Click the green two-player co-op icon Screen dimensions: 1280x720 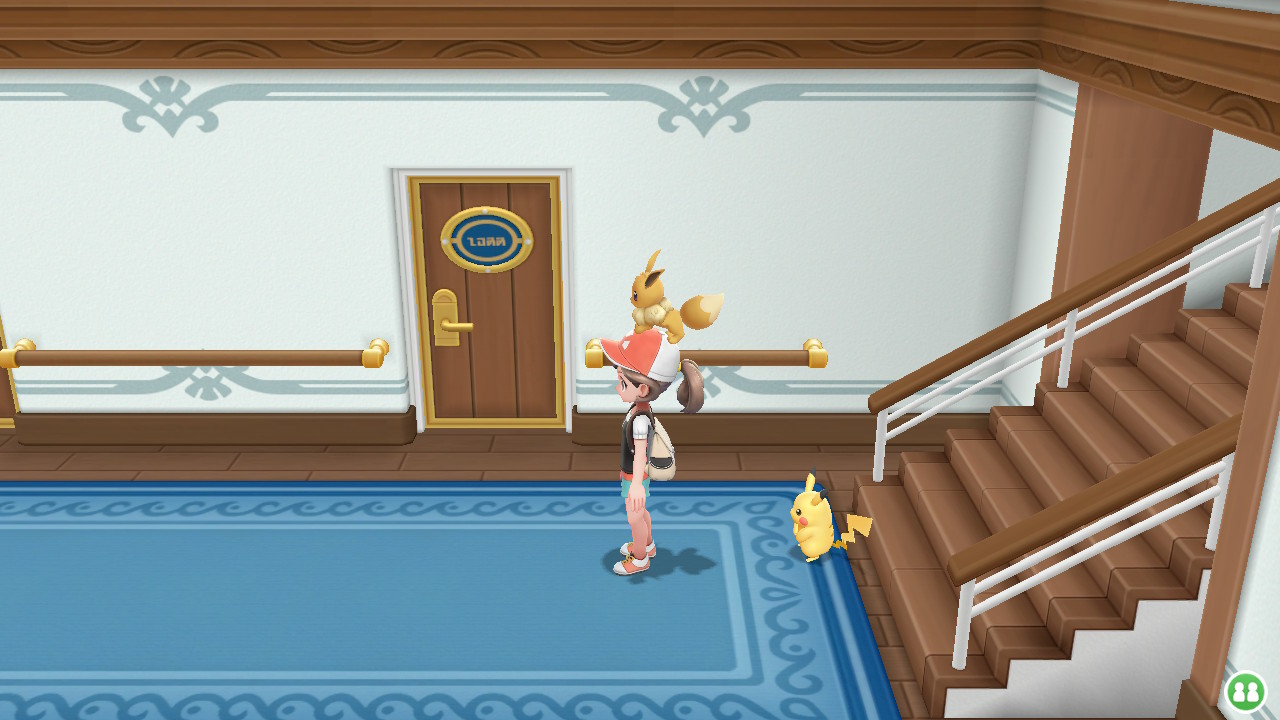coord(1245,691)
